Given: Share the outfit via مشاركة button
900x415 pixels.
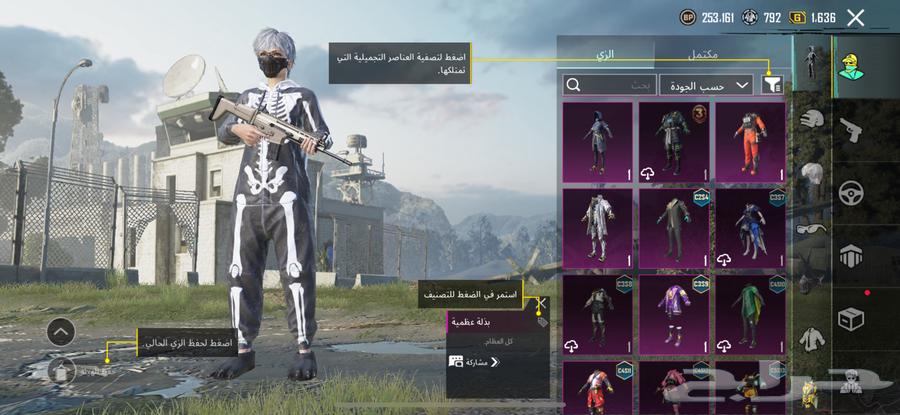Looking at the screenshot, I should [475, 362].
